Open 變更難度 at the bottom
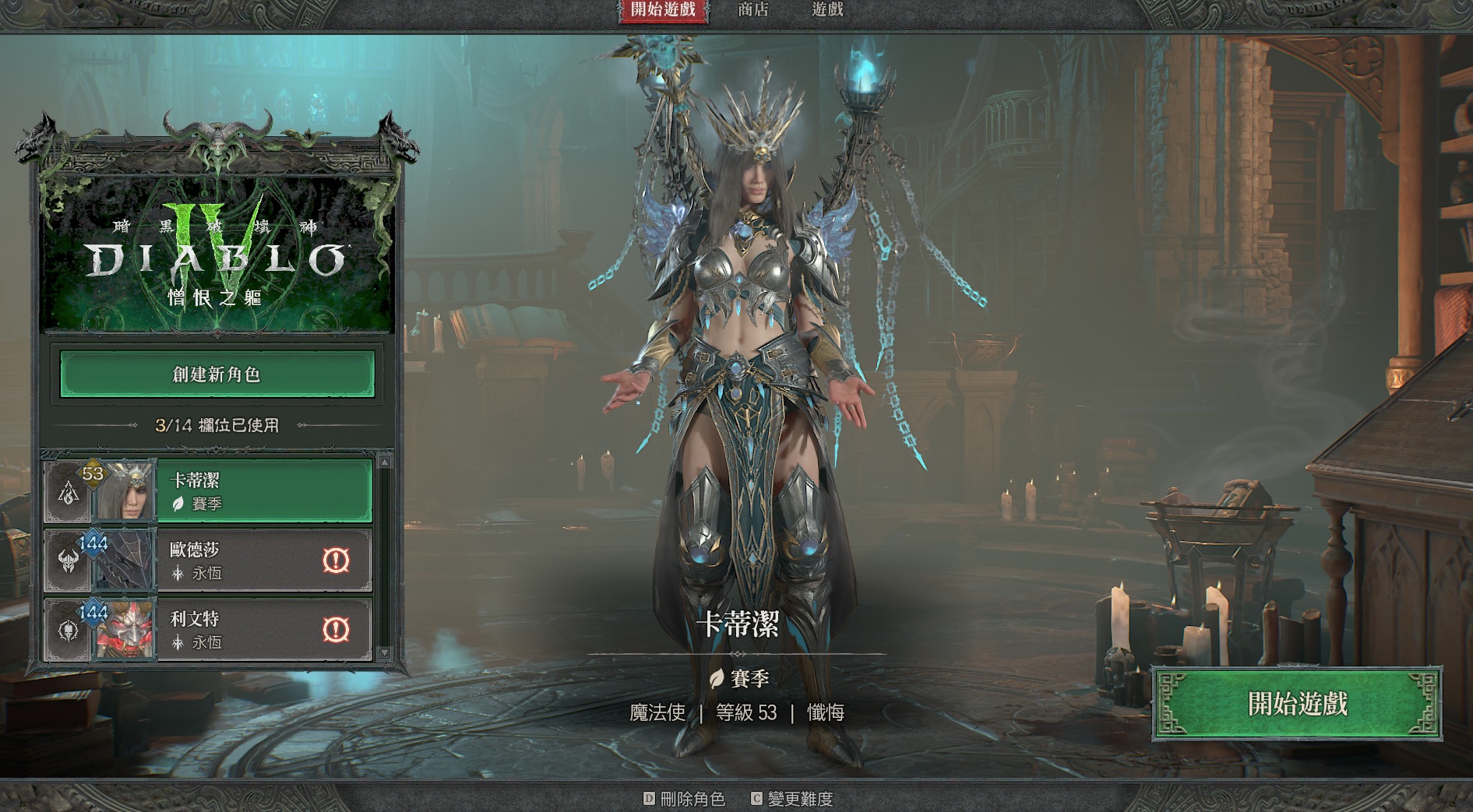Screen dimensions: 1473x812 pyautogui.click(x=792, y=799)
